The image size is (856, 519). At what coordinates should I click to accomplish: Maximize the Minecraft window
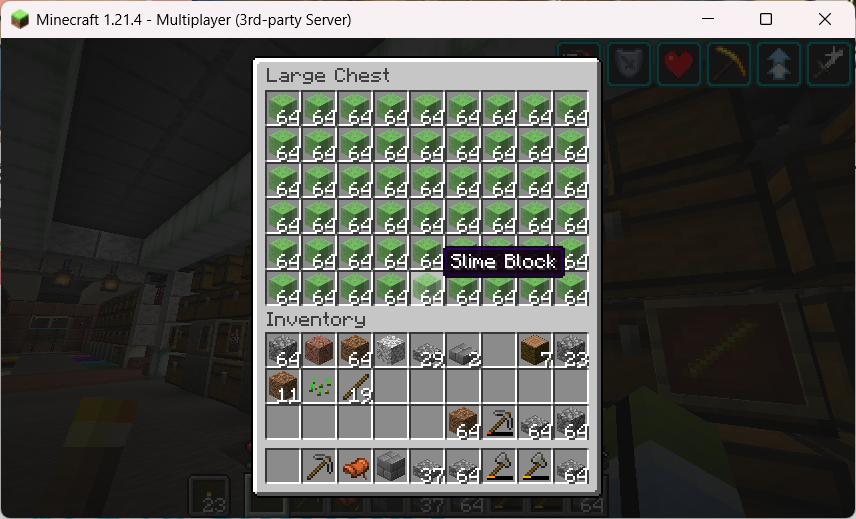pos(766,19)
